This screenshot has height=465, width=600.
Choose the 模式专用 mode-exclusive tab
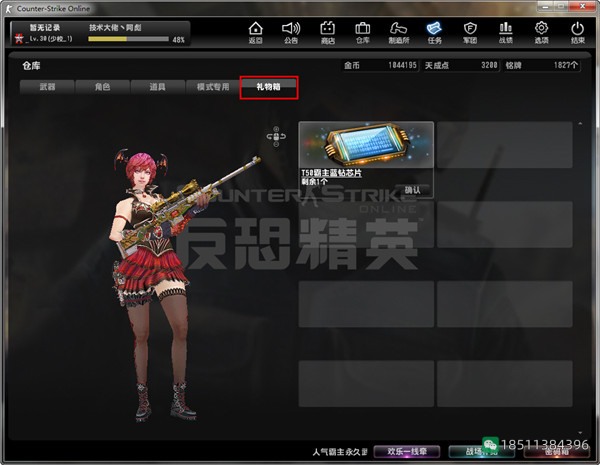[x=213, y=88]
